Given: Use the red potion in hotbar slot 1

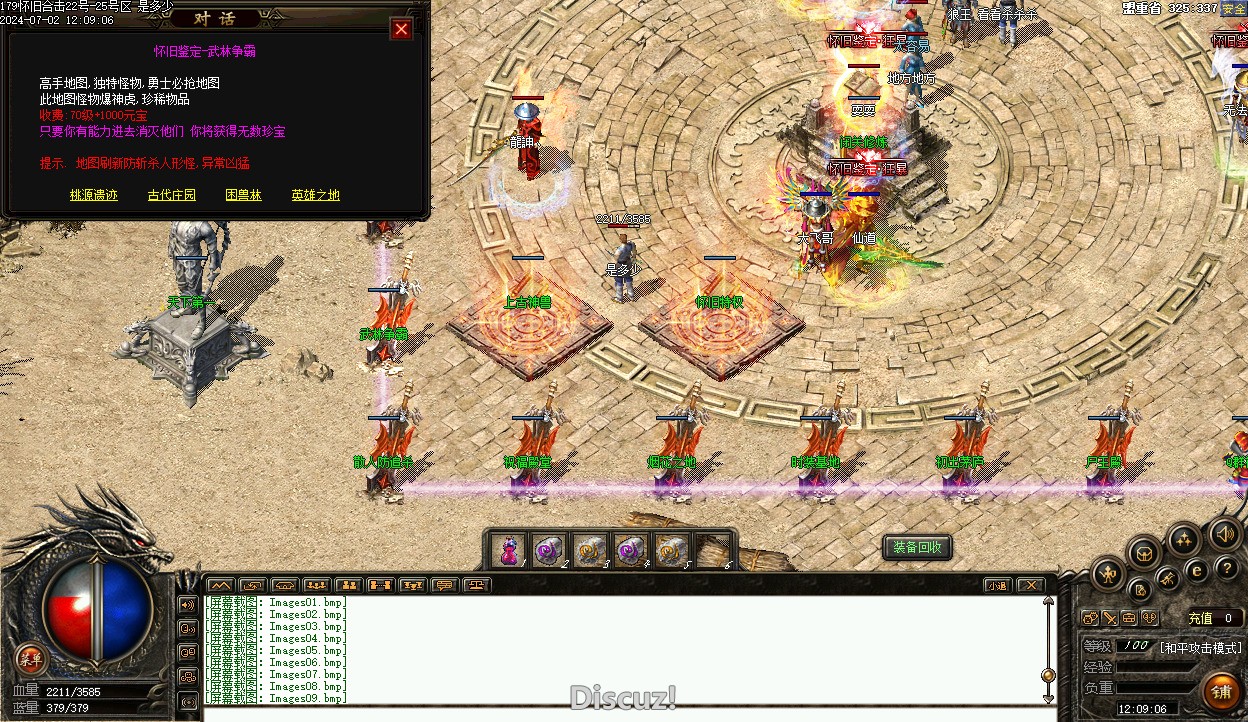Looking at the screenshot, I should click(509, 550).
